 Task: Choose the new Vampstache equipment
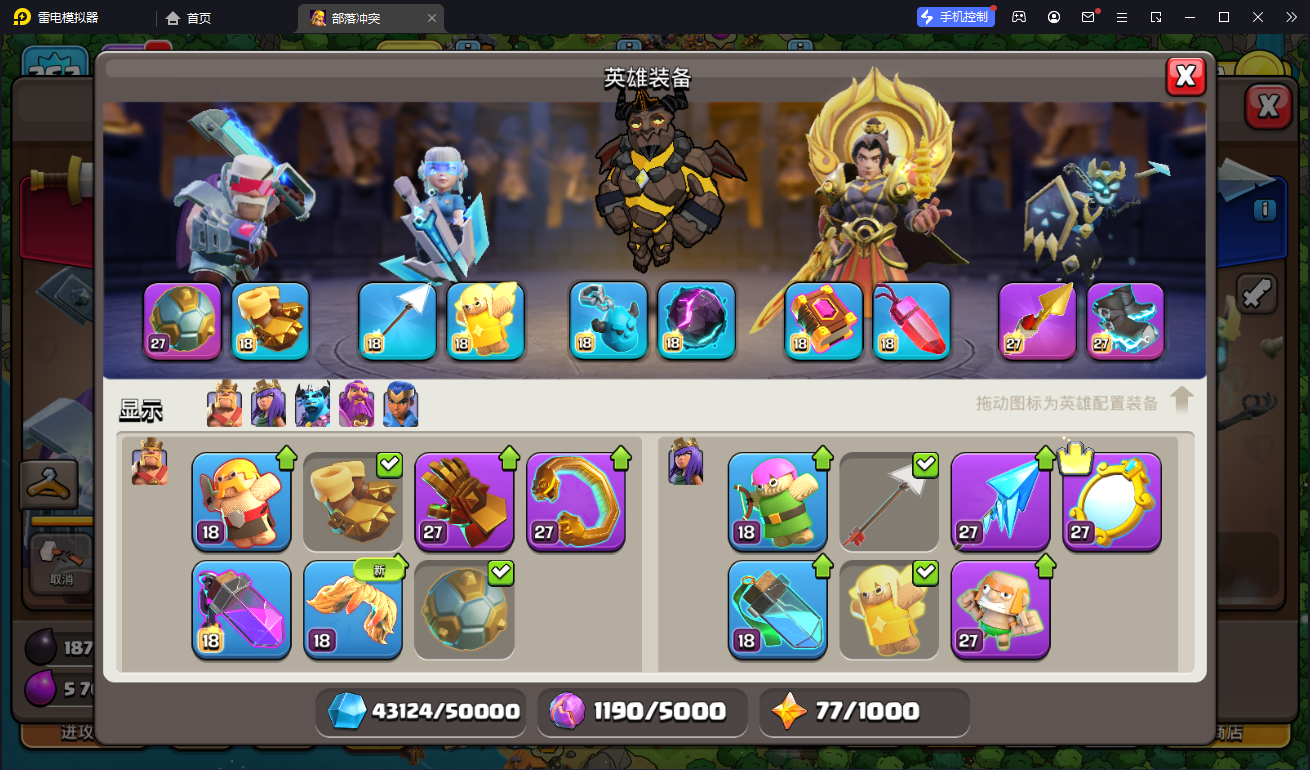pyautogui.click(x=353, y=609)
